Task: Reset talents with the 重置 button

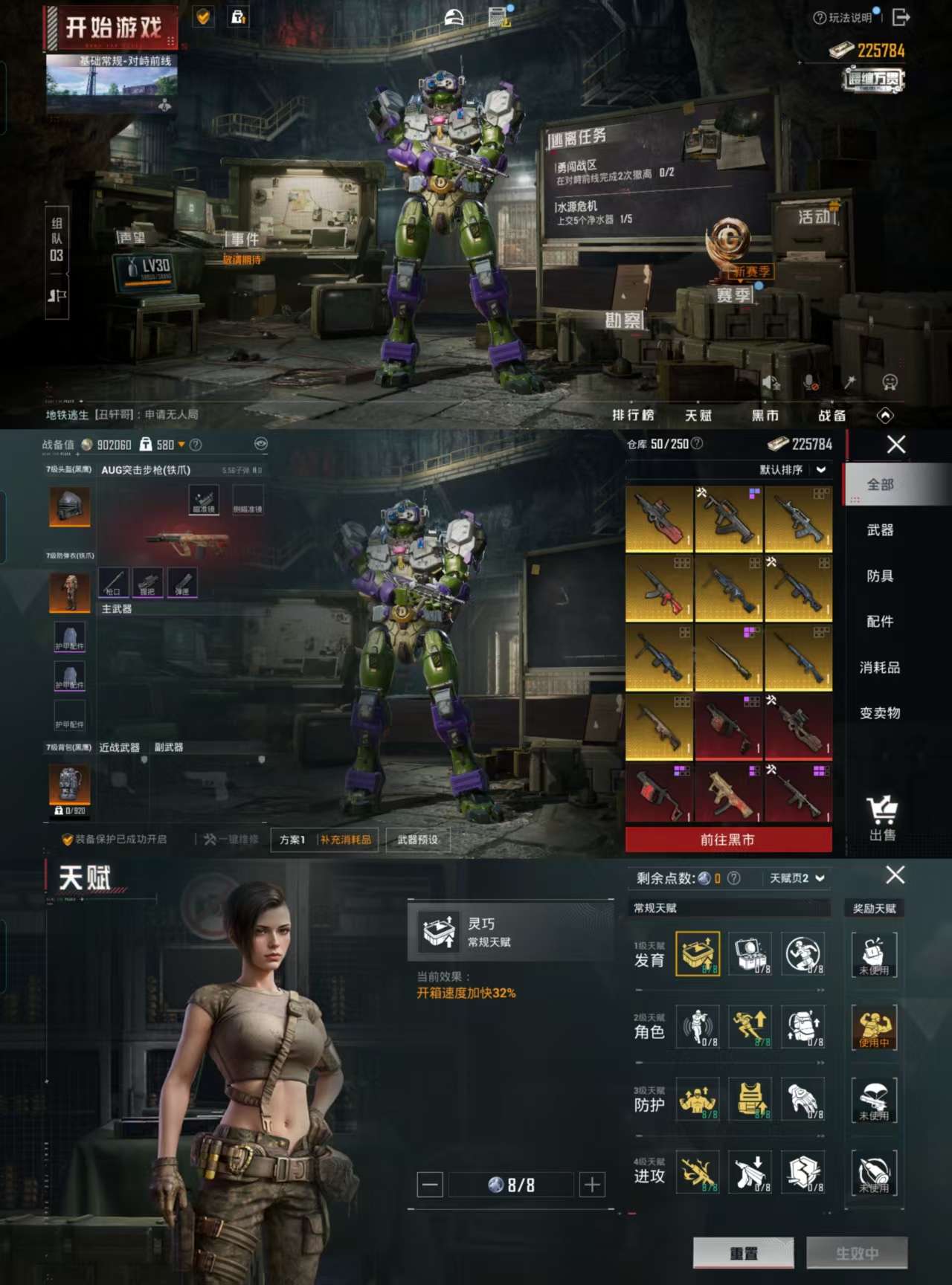Action: (x=743, y=1253)
